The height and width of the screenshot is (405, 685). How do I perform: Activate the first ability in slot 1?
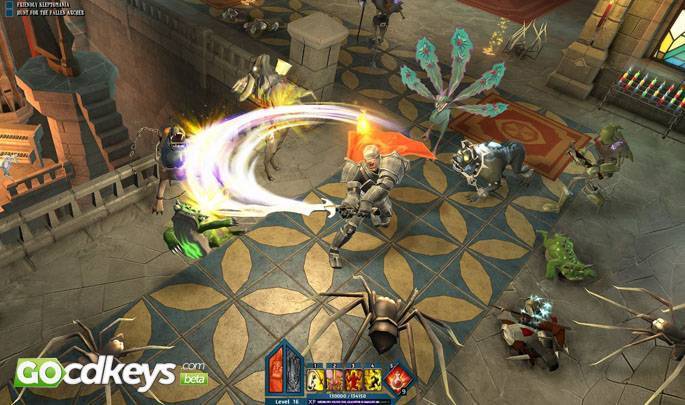[313, 379]
